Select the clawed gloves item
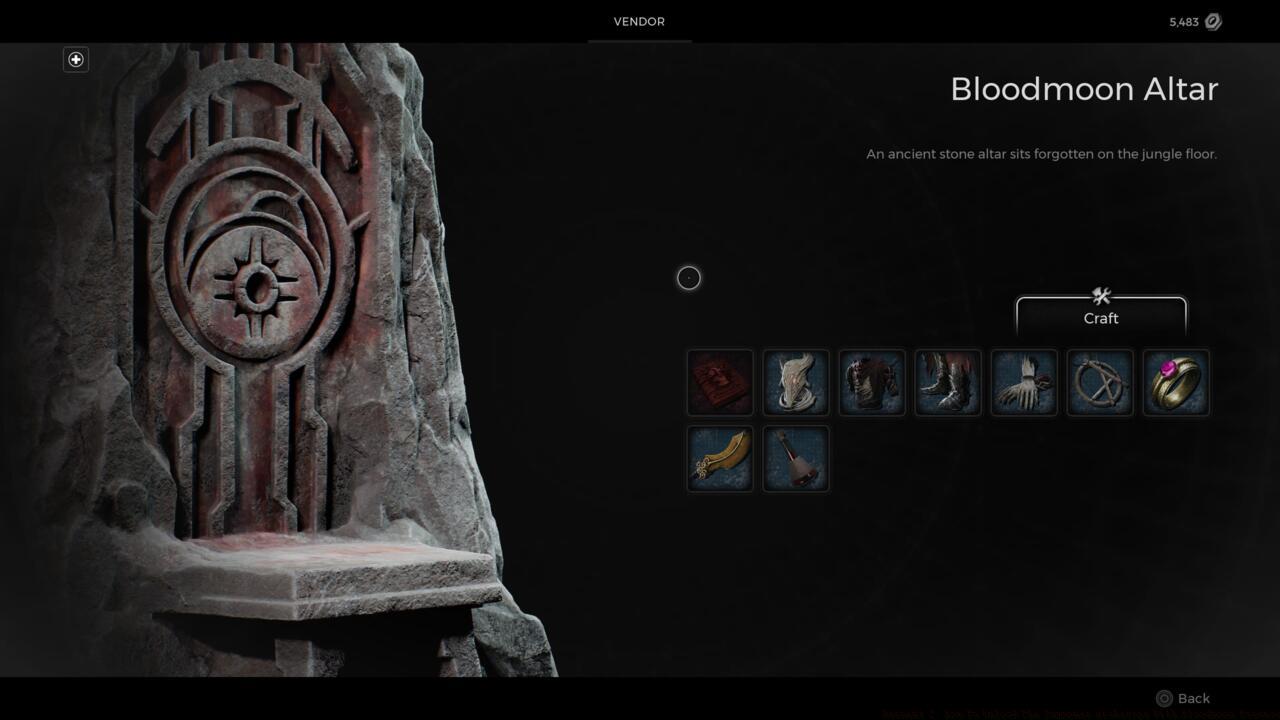 click(1023, 382)
